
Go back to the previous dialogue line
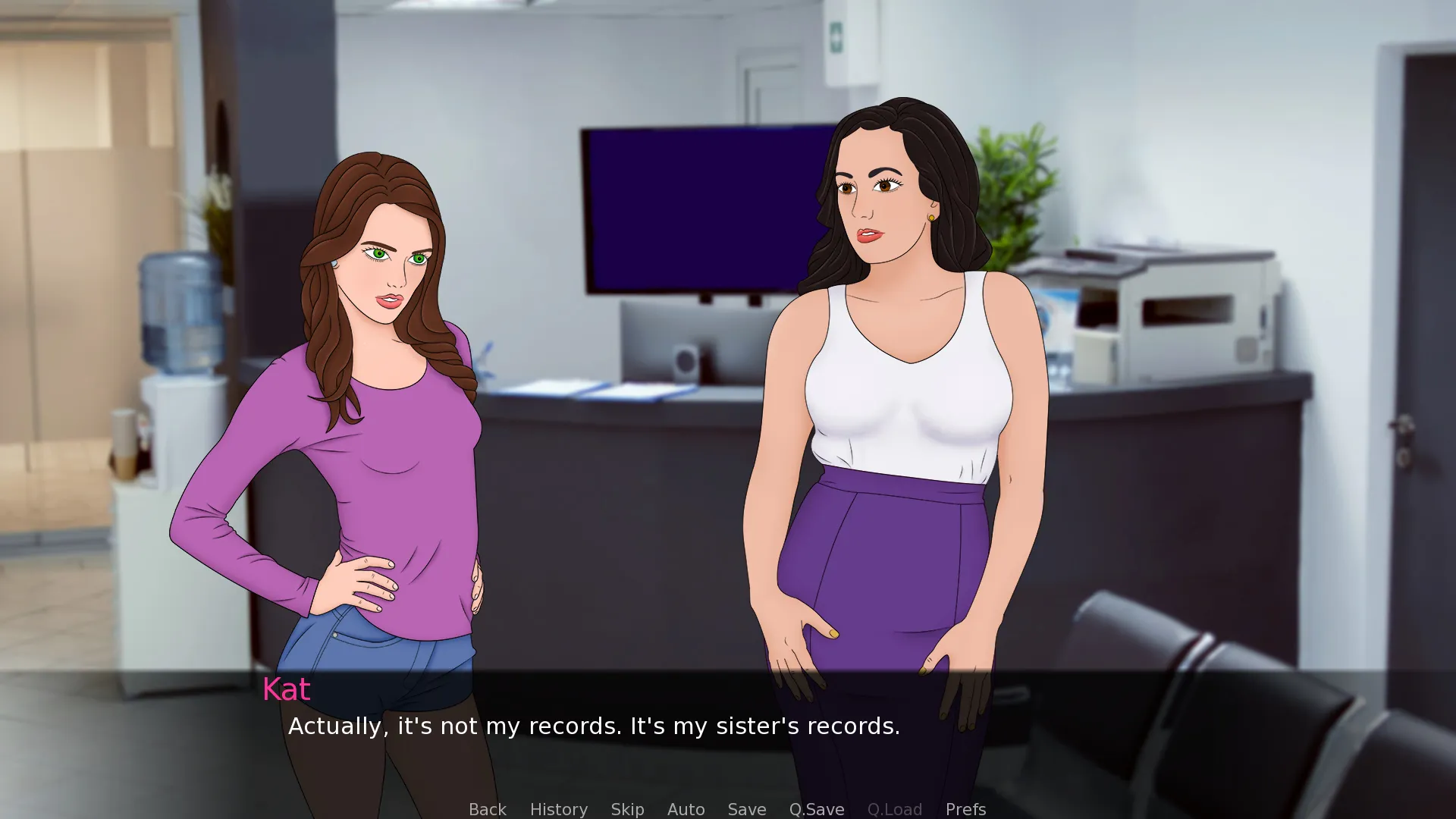(x=487, y=809)
